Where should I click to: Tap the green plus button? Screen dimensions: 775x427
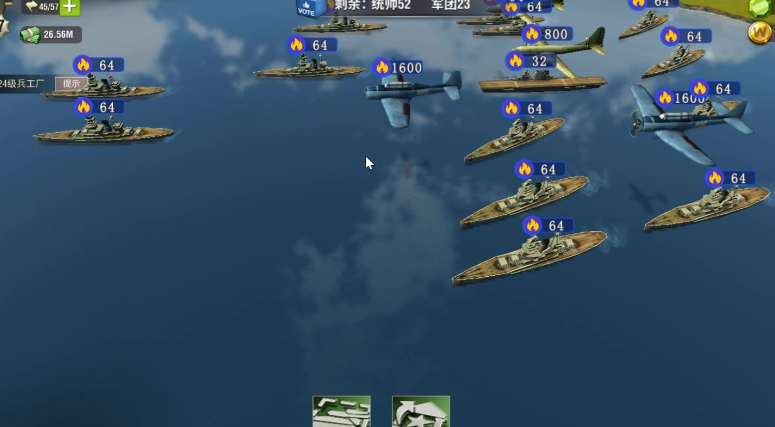(70, 6)
